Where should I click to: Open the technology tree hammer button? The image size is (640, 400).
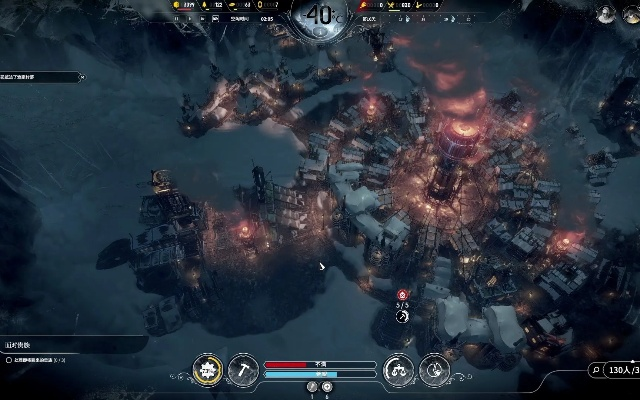[x=243, y=368]
